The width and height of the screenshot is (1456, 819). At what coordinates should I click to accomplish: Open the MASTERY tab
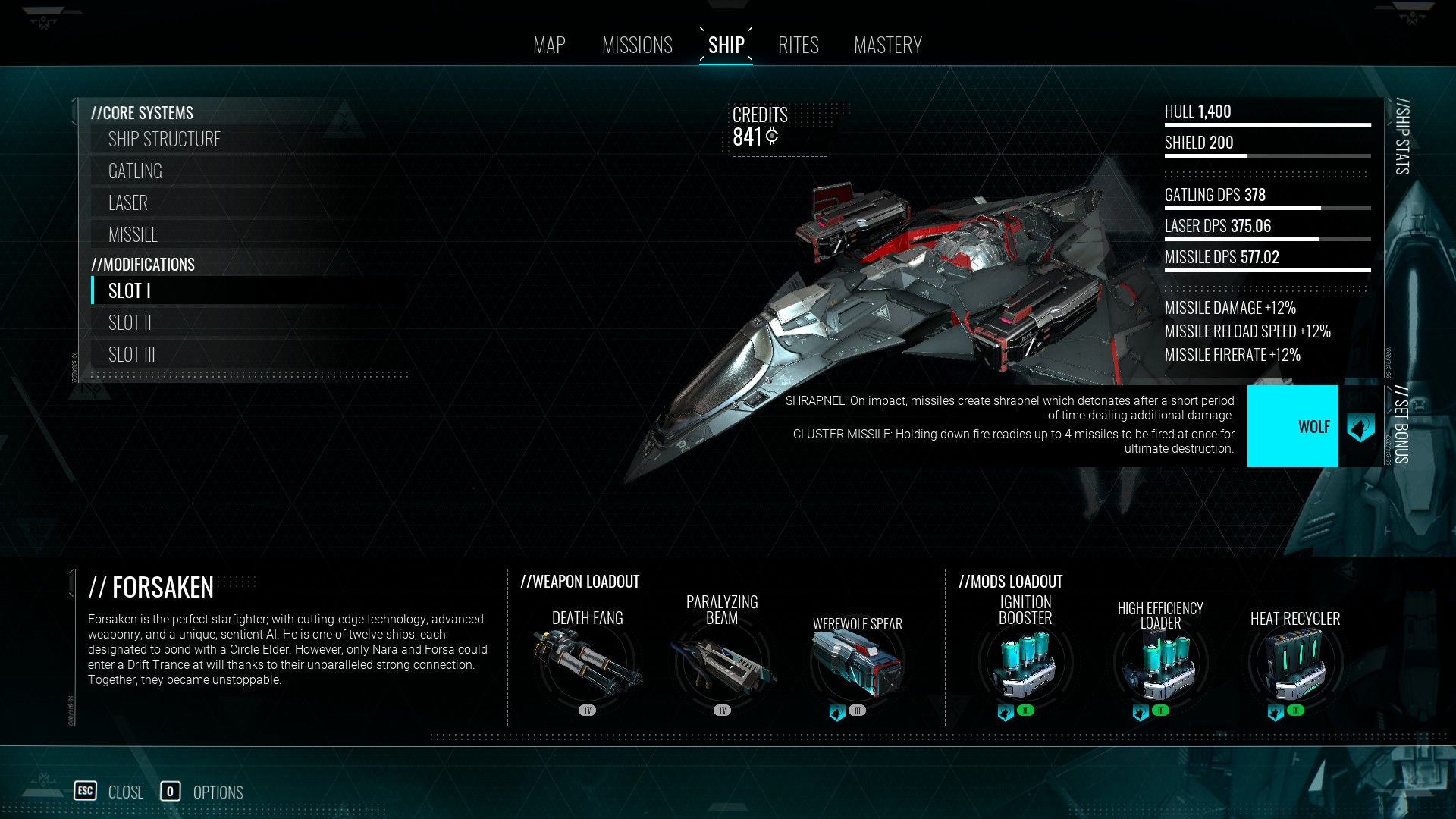coord(888,45)
